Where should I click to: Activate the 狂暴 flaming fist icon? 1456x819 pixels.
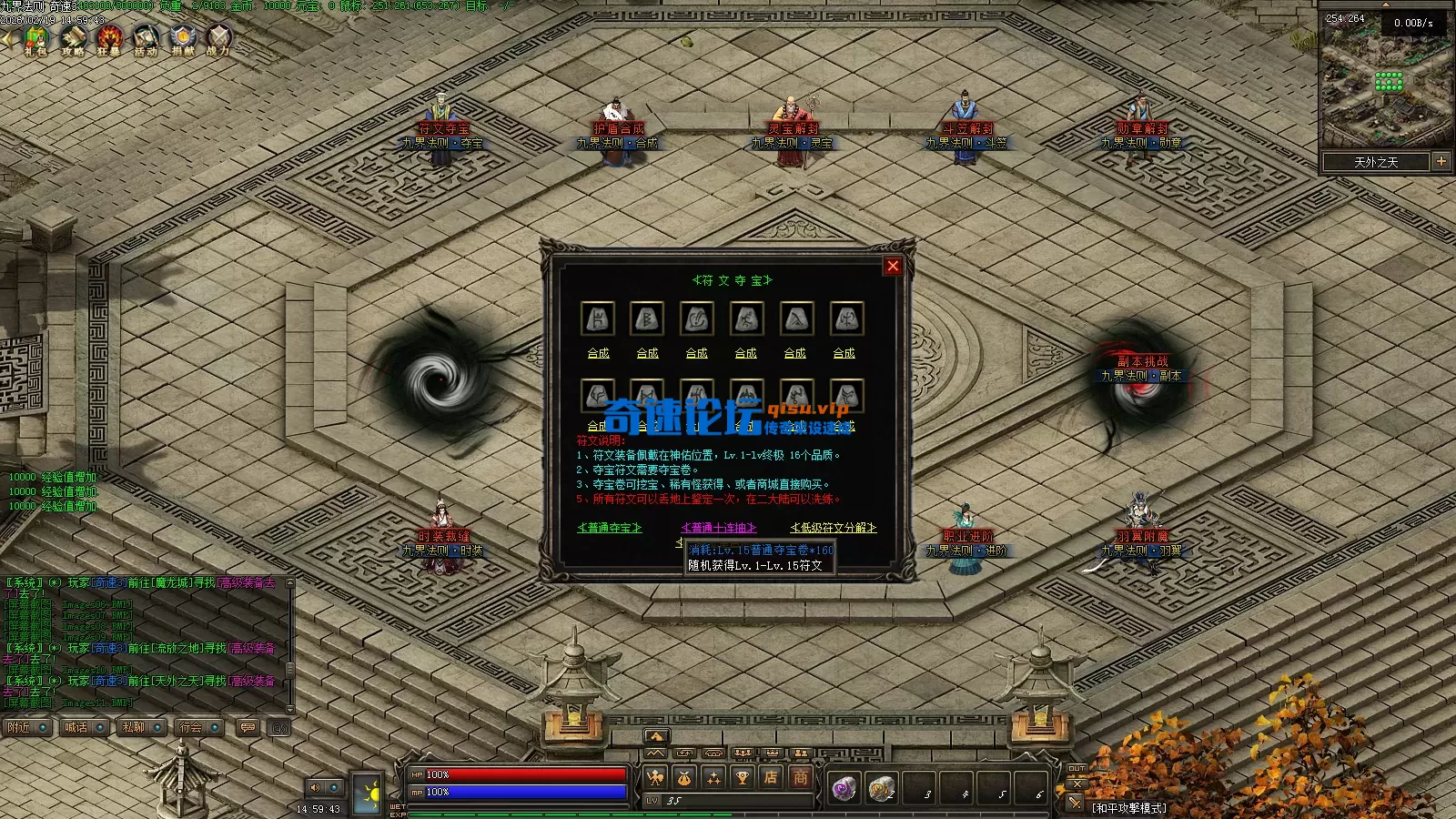109,40
